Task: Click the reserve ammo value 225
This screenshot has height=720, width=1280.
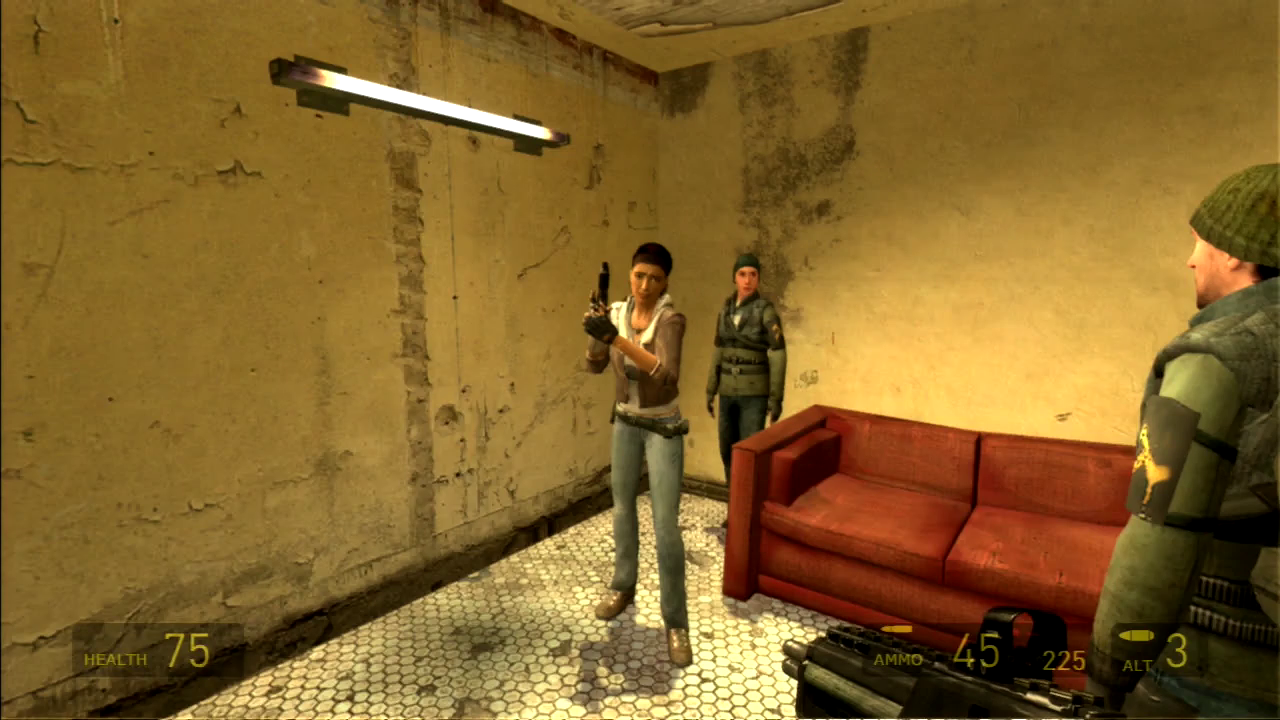Action: coord(1063,660)
